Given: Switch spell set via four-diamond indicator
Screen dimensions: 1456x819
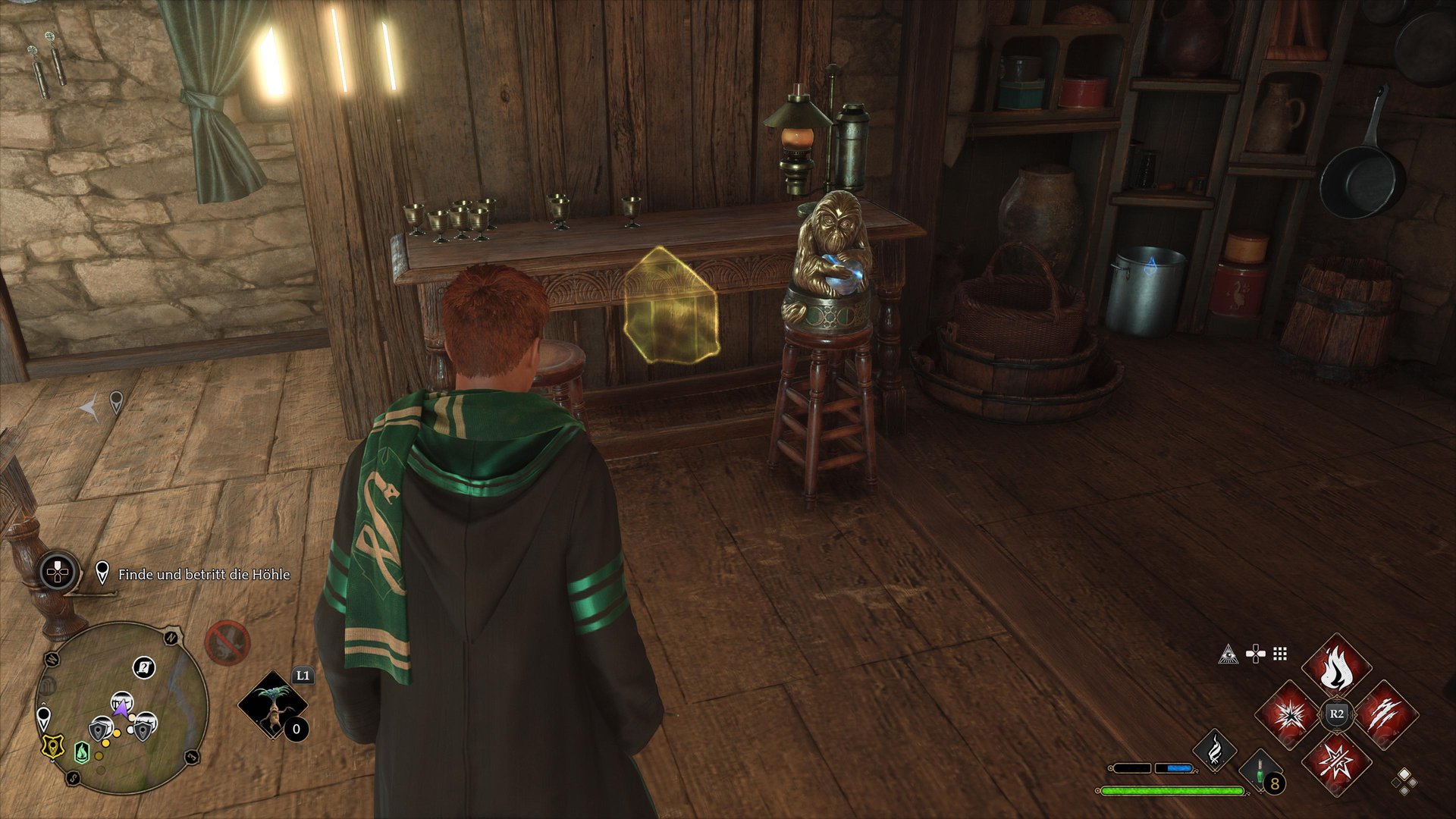Looking at the screenshot, I should click(1404, 780).
